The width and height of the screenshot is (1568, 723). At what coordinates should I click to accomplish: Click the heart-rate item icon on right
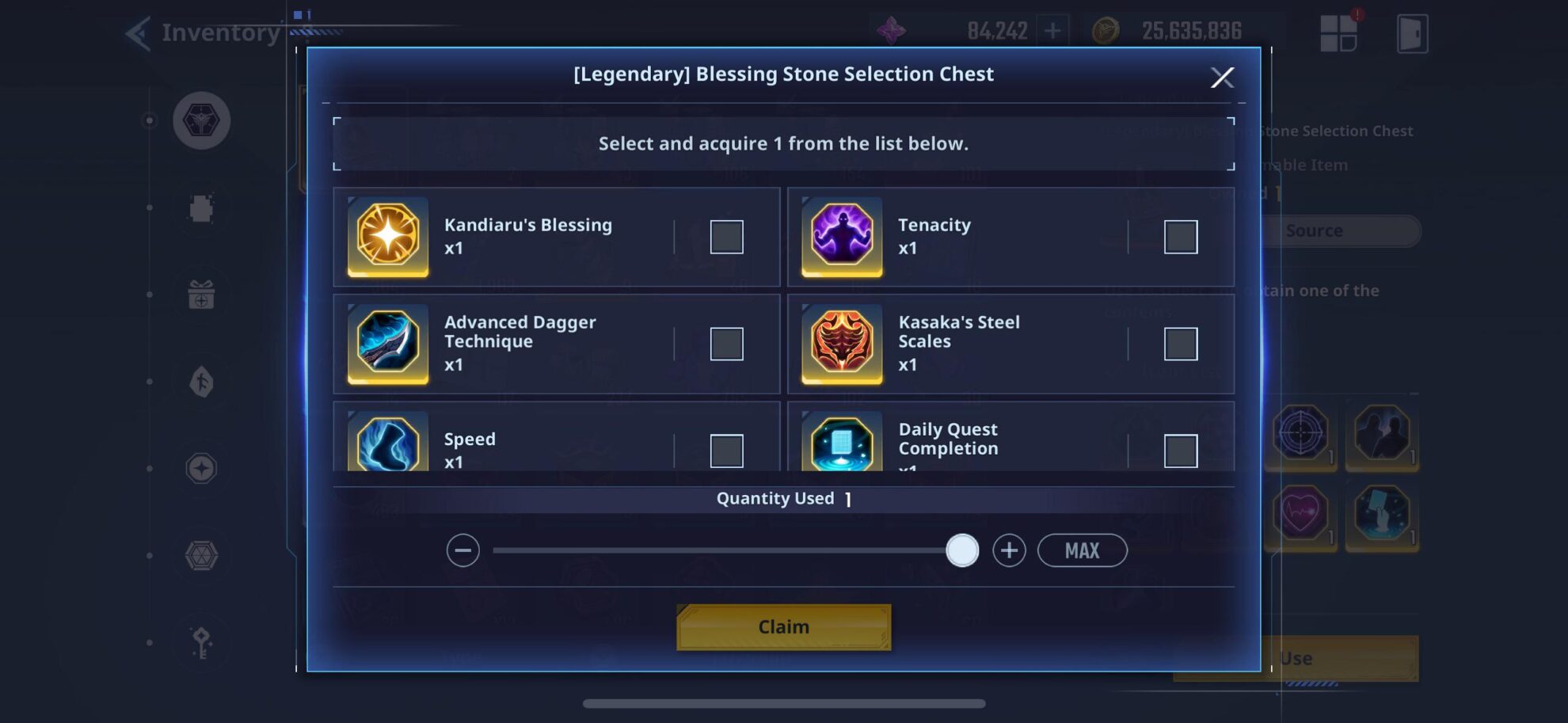point(1299,516)
